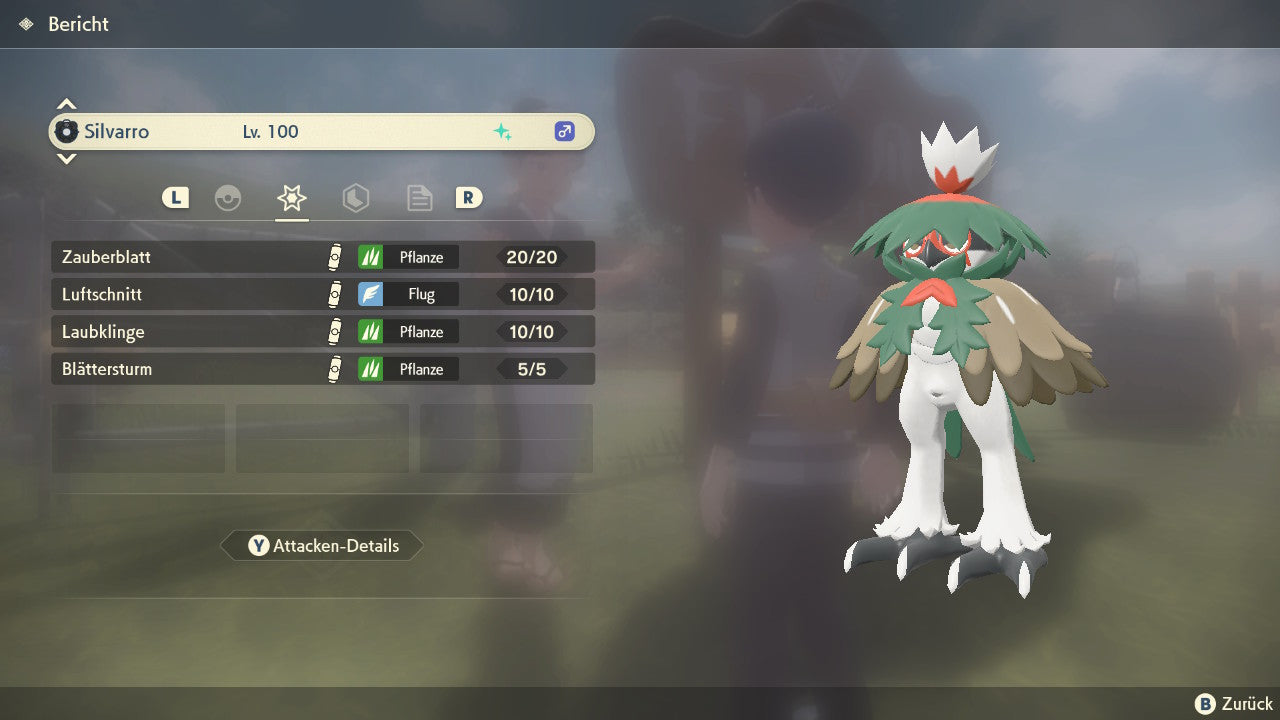The width and height of the screenshot is (1280, 720).
Task: Select the Silvarro name bar
Action: (x=322, y=132)
